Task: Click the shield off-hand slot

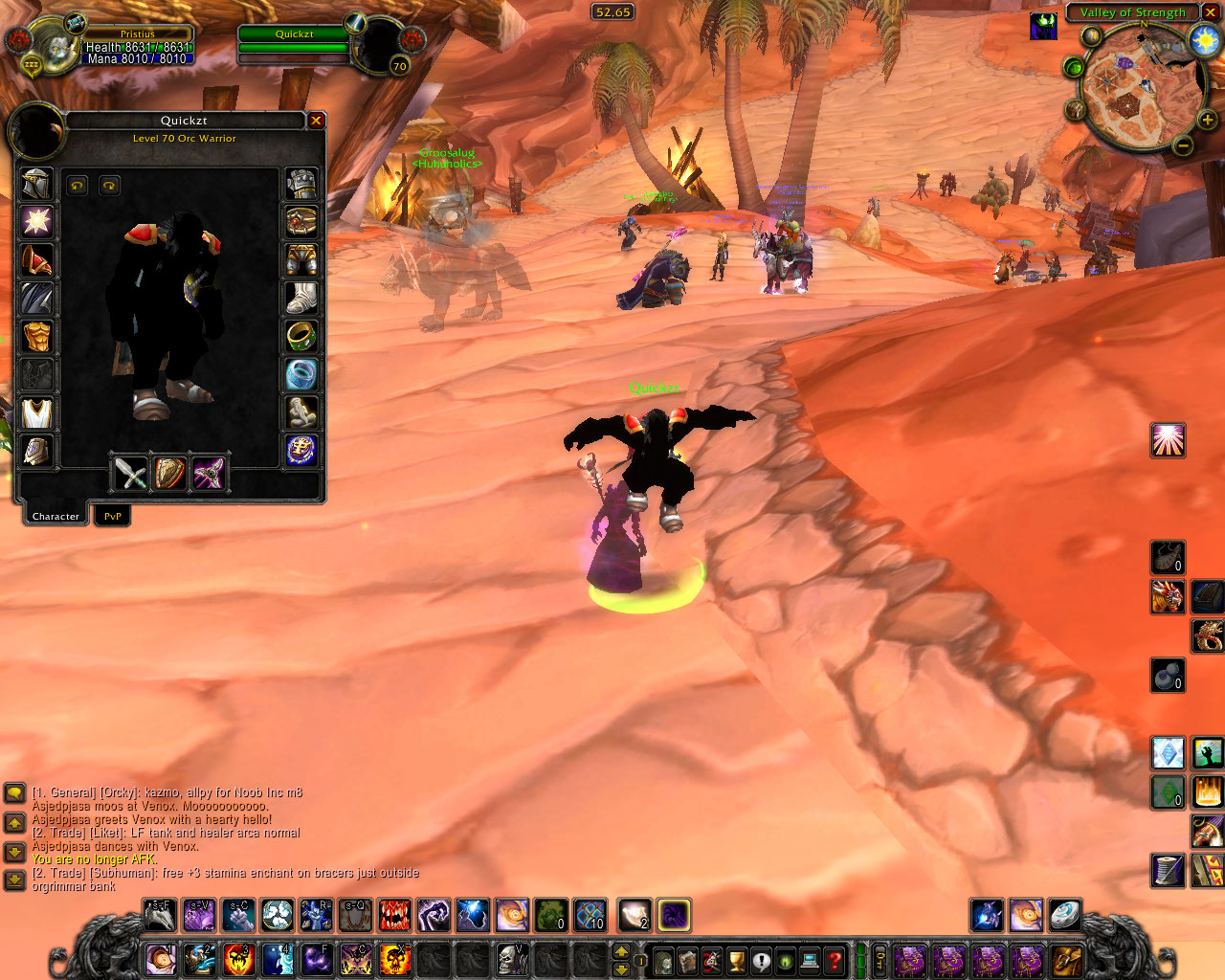Action: (x=169, y=472)
